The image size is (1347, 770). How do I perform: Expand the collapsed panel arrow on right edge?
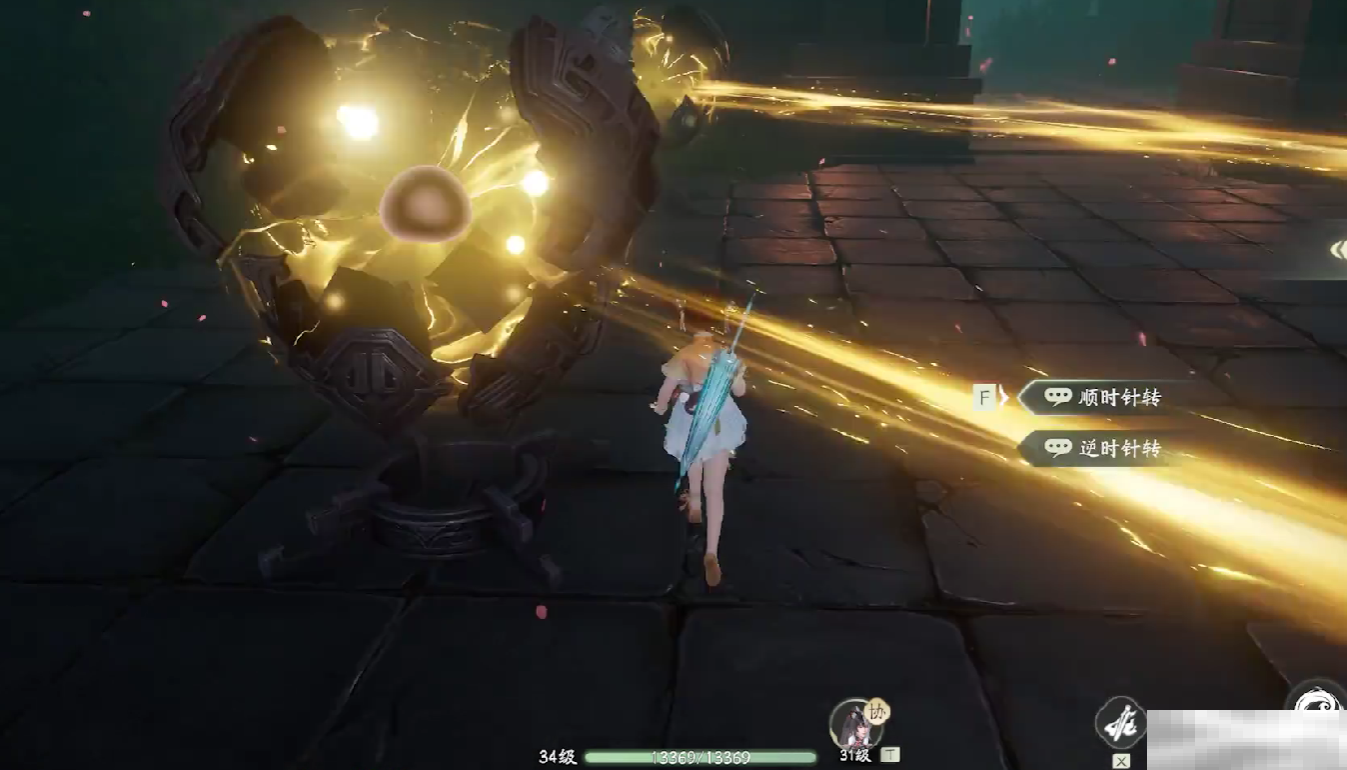(1337, 249)
